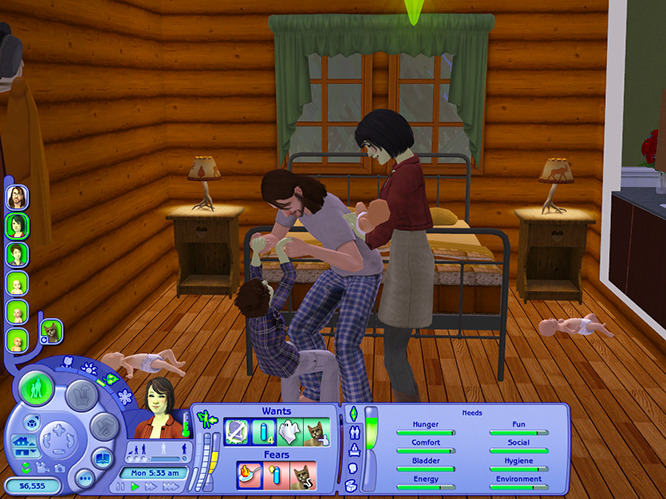Select the fire fear icon

250,474
